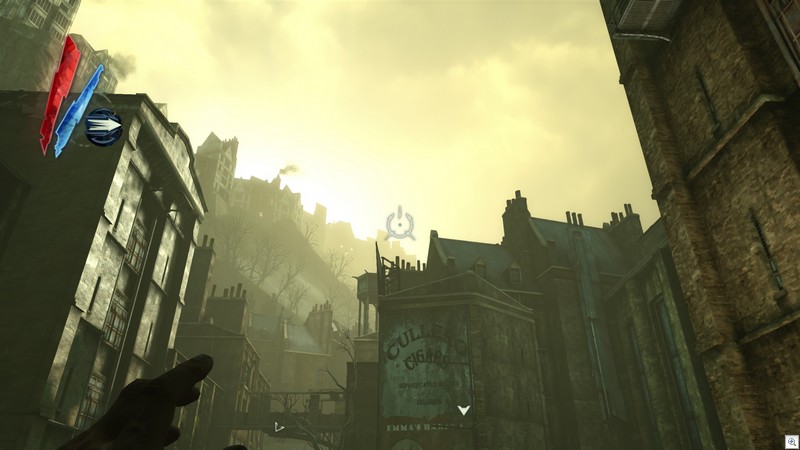Click the small hollow arrow waypoint marker

tap(279, 427)
